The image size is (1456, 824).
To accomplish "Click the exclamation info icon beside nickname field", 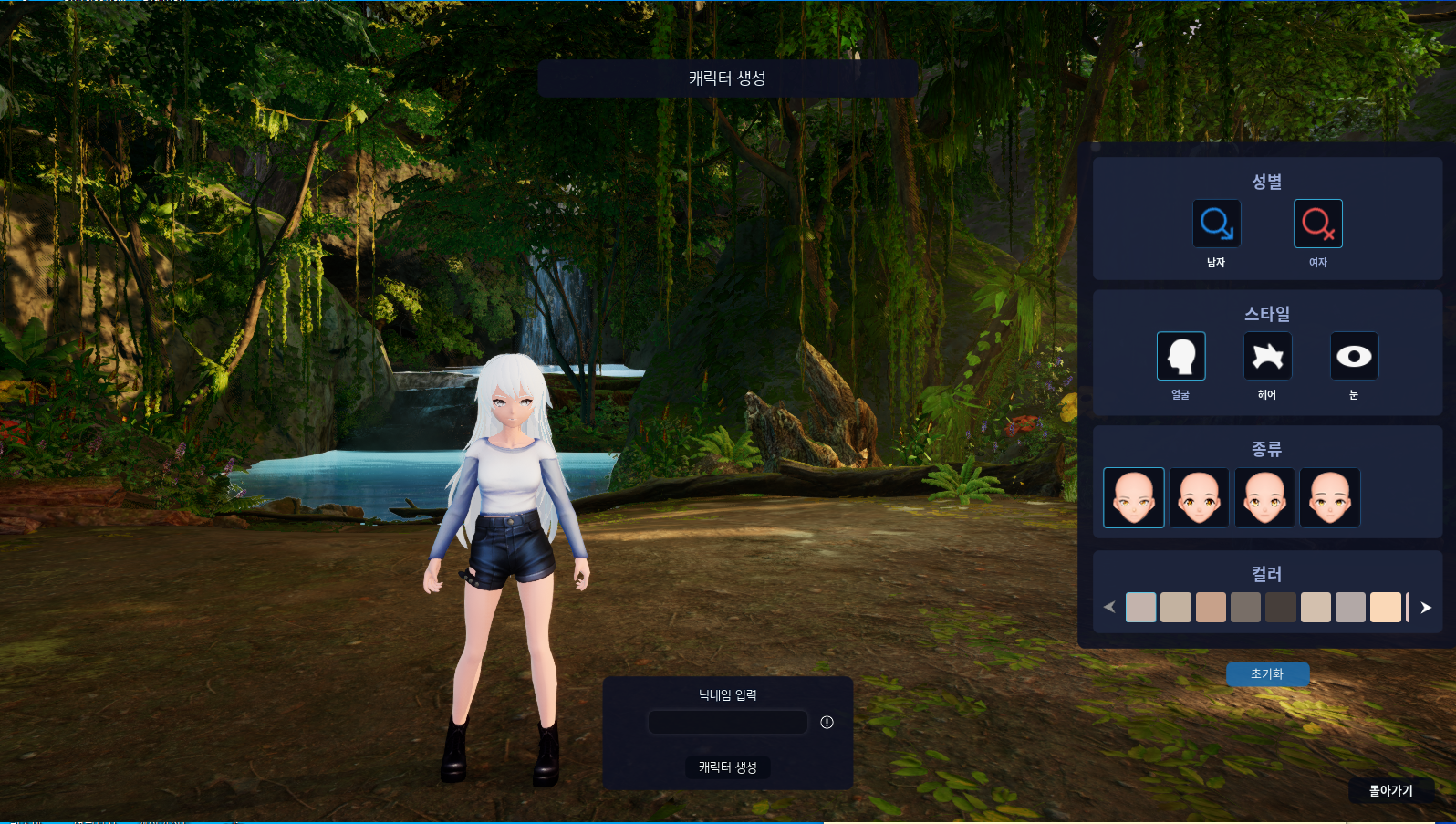I will [827, 722].
